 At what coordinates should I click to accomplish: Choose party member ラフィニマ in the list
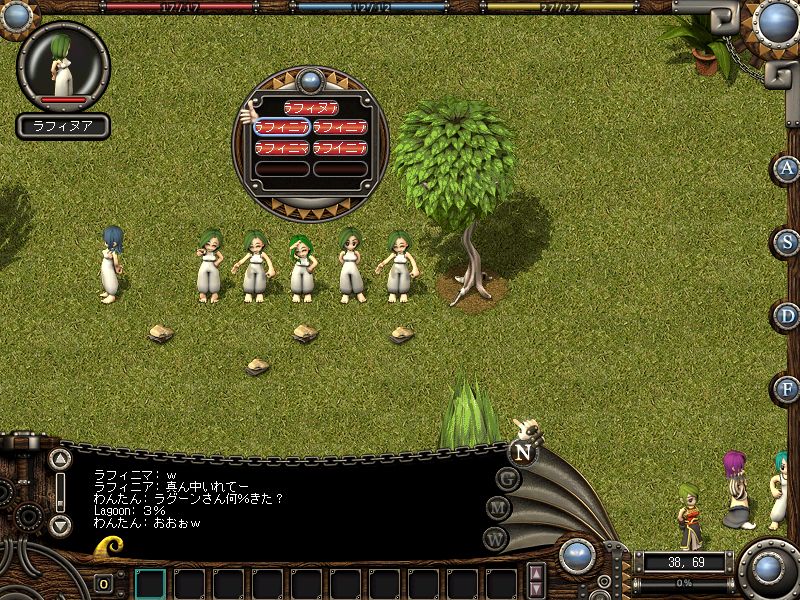pos(281,148)
